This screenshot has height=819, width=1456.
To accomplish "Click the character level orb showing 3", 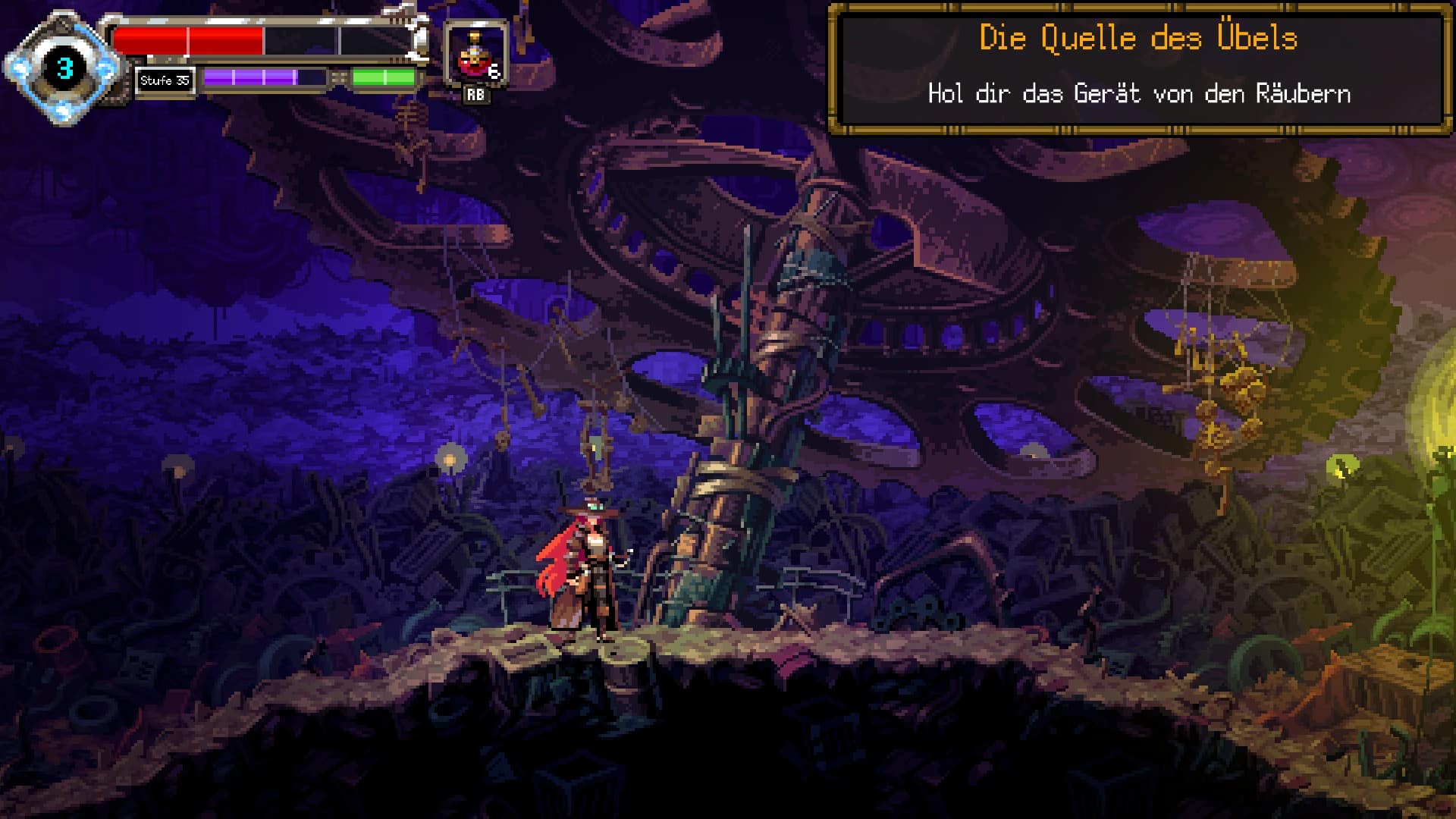I will click(x=64, y=69).
